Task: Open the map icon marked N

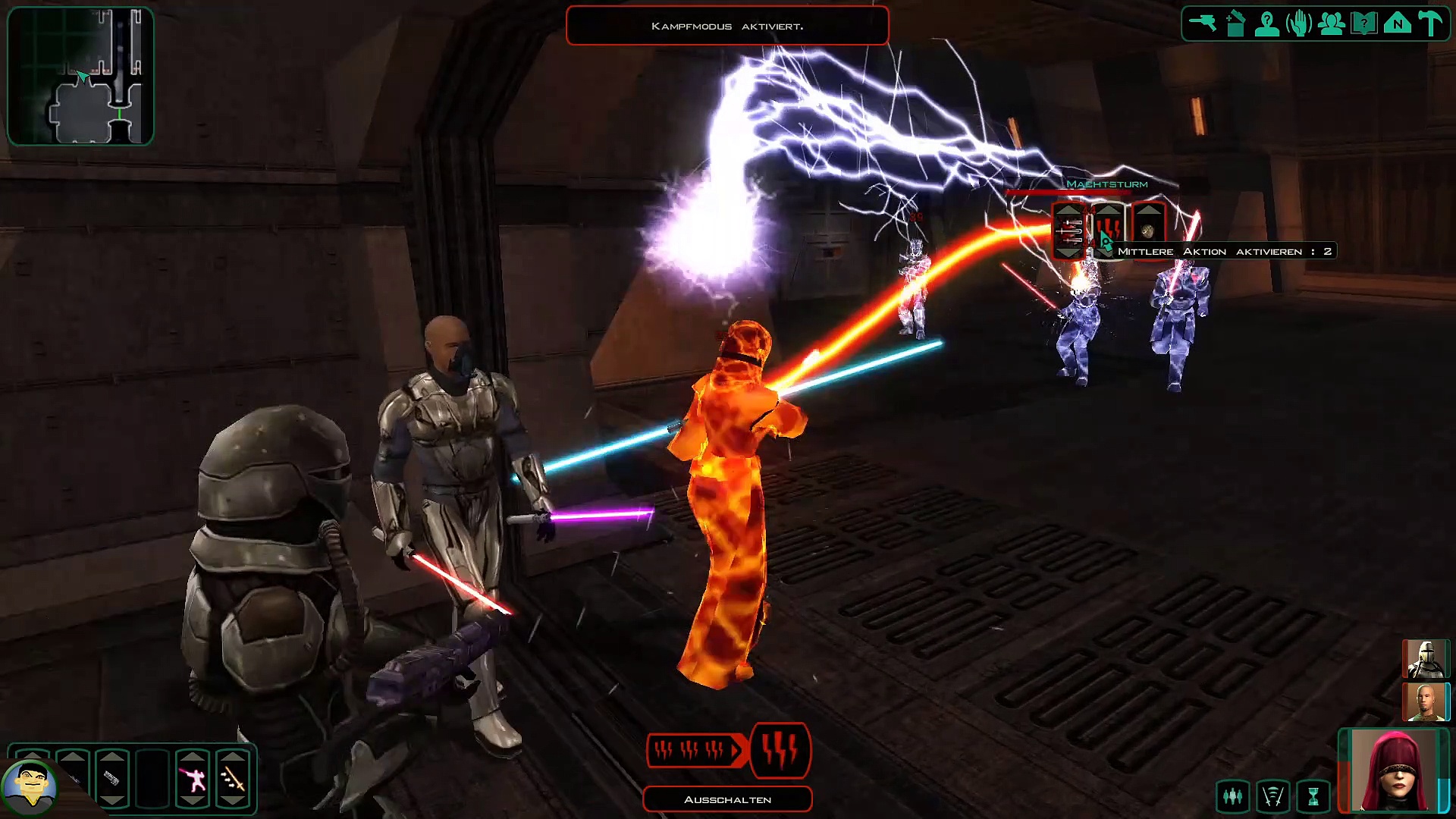Action: pos(1397,24)
